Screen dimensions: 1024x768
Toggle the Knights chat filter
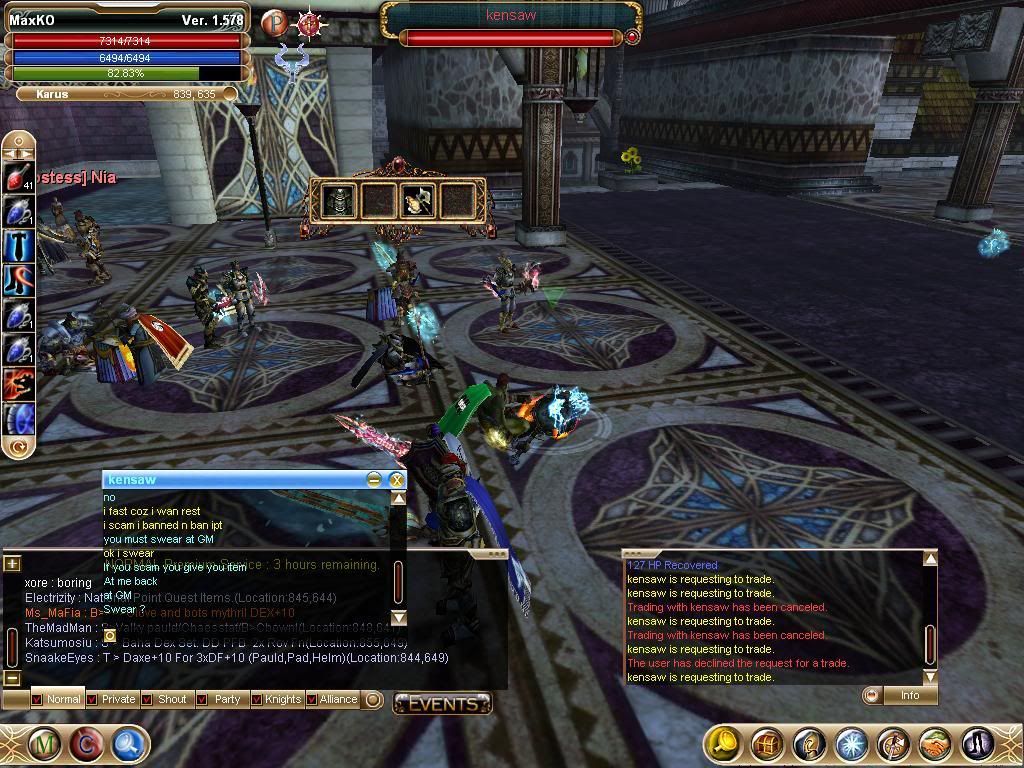256,699
